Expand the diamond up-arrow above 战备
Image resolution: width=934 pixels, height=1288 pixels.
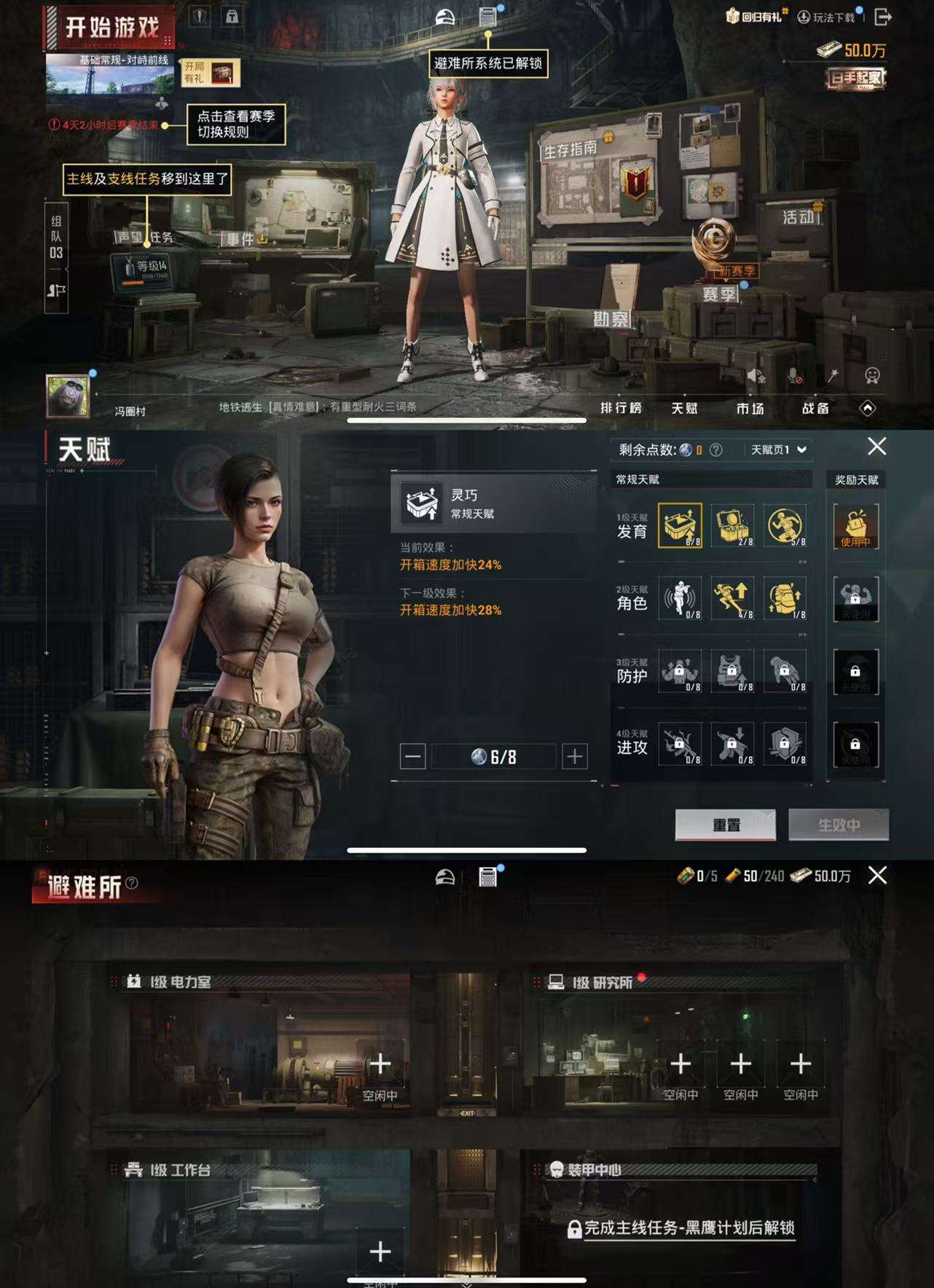coord(868,409)
